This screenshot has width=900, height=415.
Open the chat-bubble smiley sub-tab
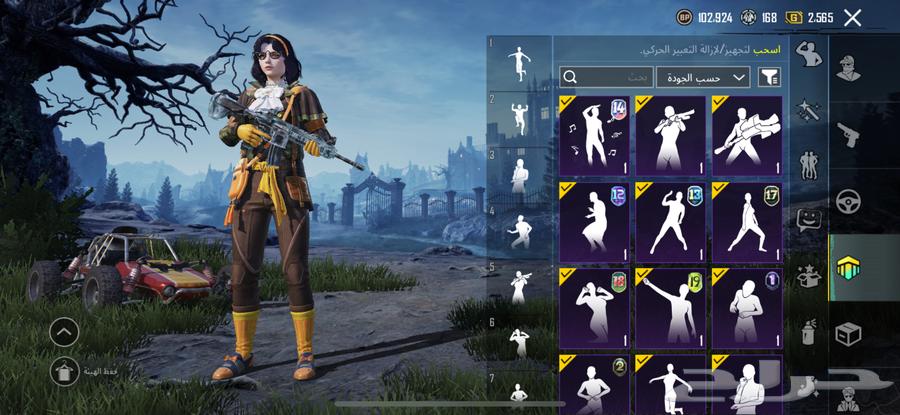click(x=808, y=219)
